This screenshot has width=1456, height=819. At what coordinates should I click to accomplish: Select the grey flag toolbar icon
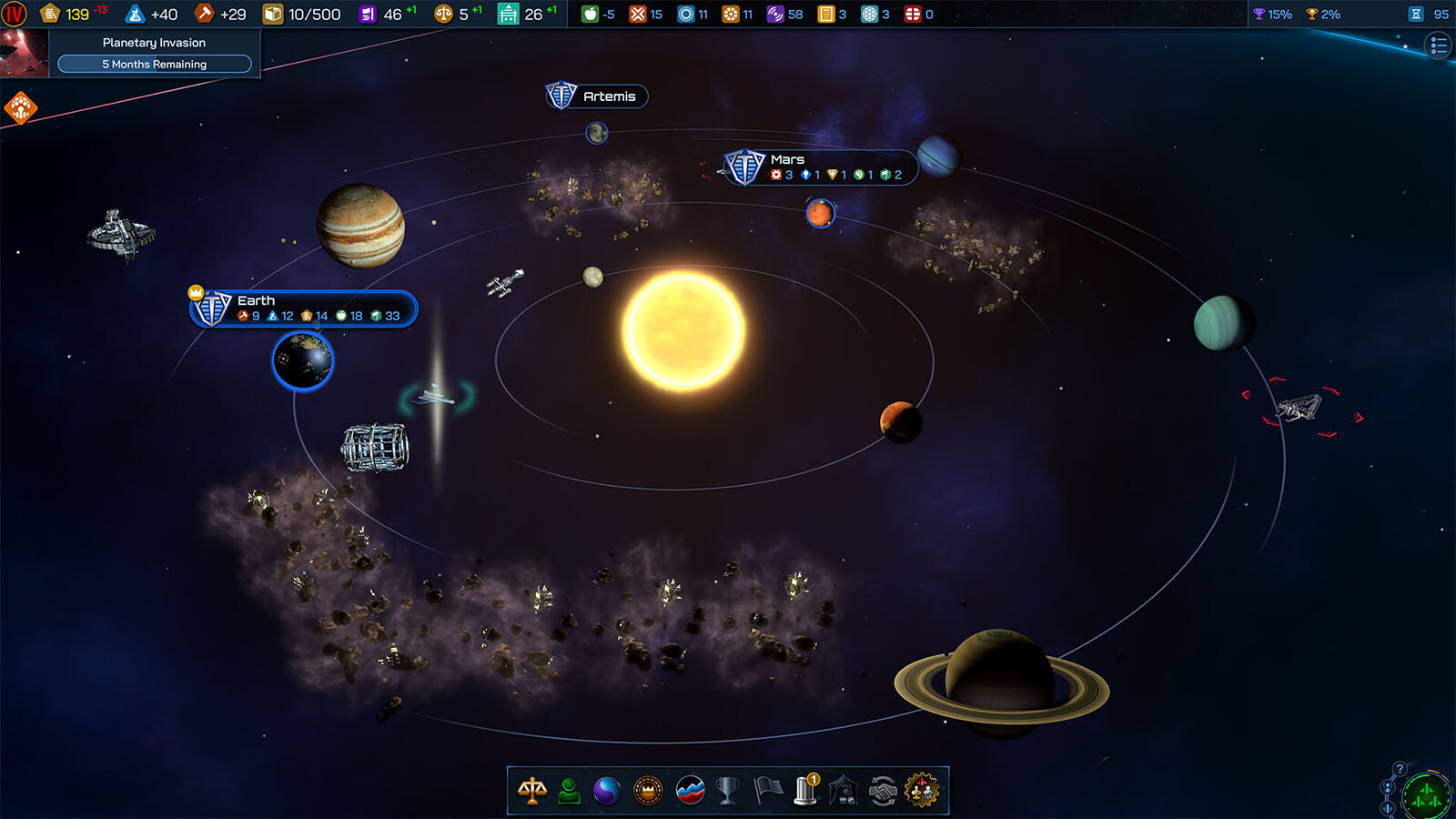768,791
